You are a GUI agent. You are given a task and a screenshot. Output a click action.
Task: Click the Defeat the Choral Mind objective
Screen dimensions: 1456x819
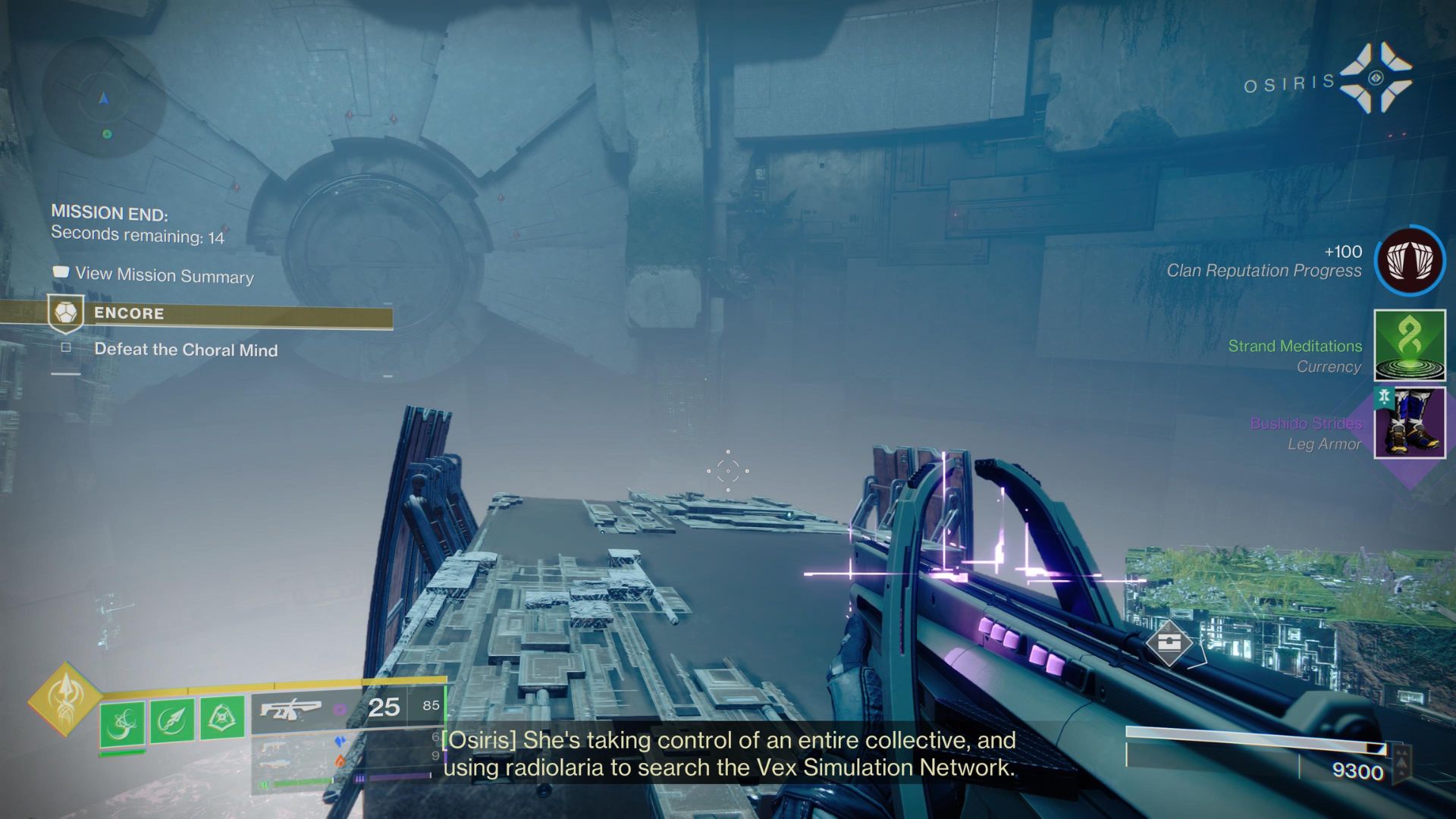185,350
